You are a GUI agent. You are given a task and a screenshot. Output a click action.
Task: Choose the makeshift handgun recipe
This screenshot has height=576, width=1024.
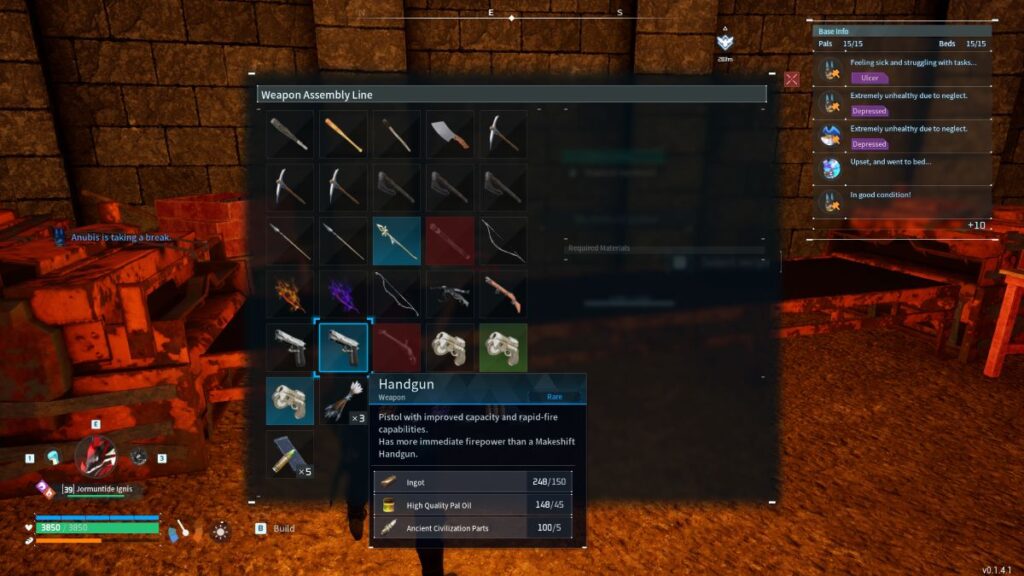coord(290,347)
